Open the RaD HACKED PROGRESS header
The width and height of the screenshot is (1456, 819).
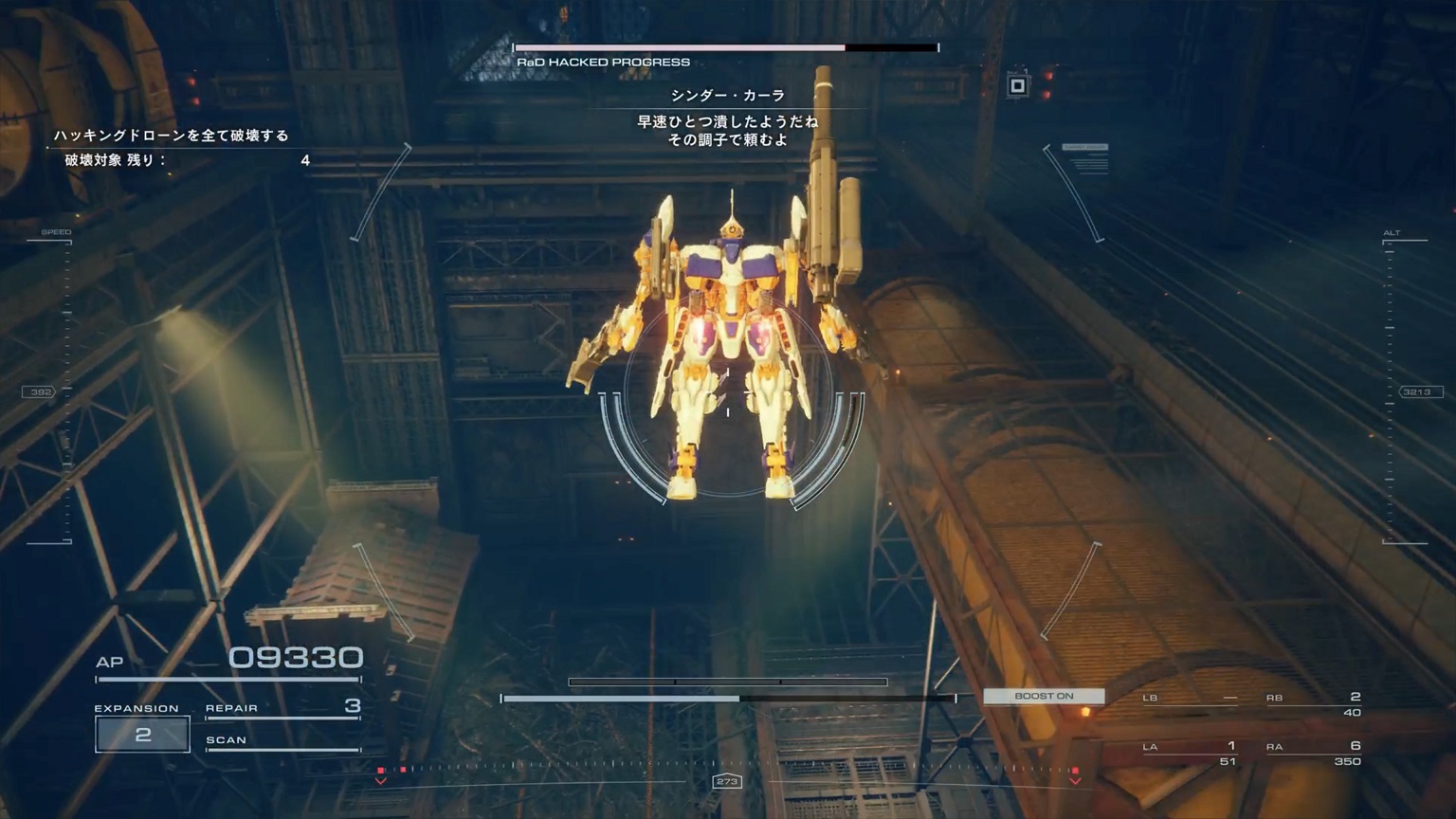(604, 62)
